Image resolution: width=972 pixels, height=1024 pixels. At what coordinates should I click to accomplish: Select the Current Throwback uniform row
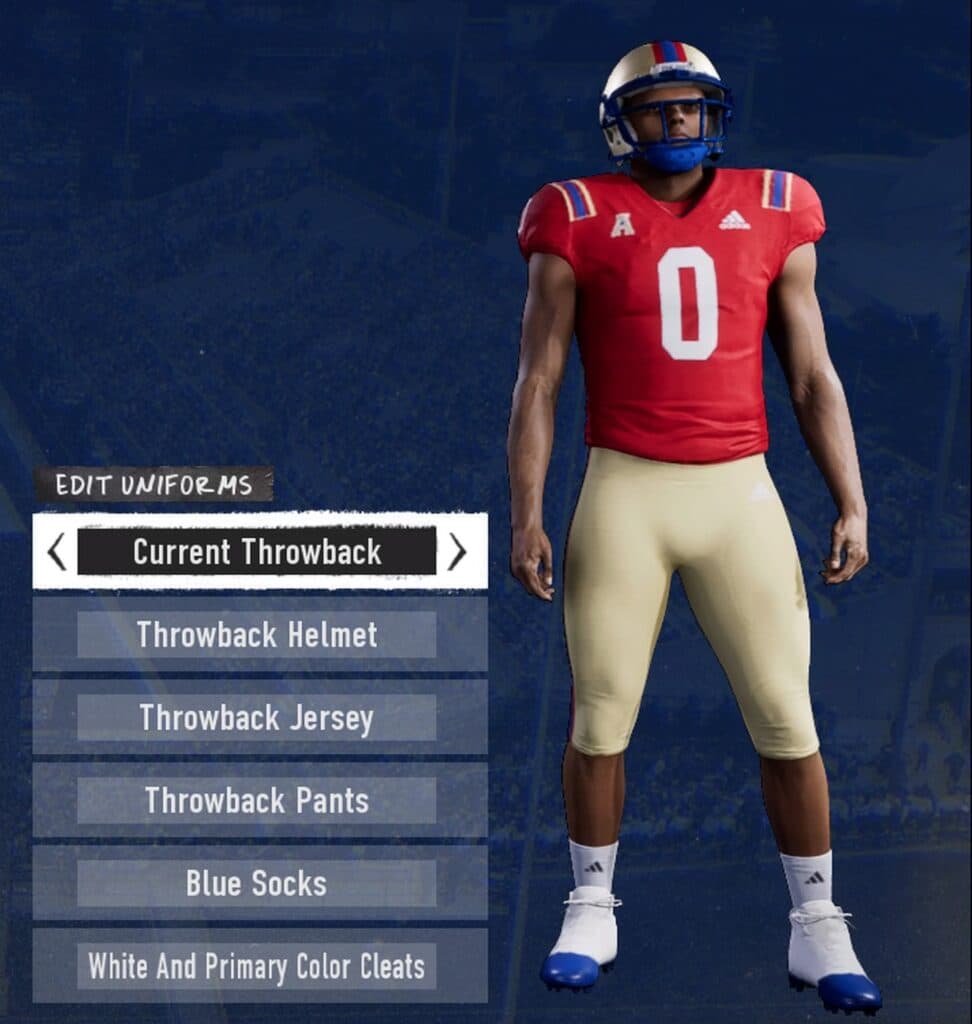(x=257, y=551)
